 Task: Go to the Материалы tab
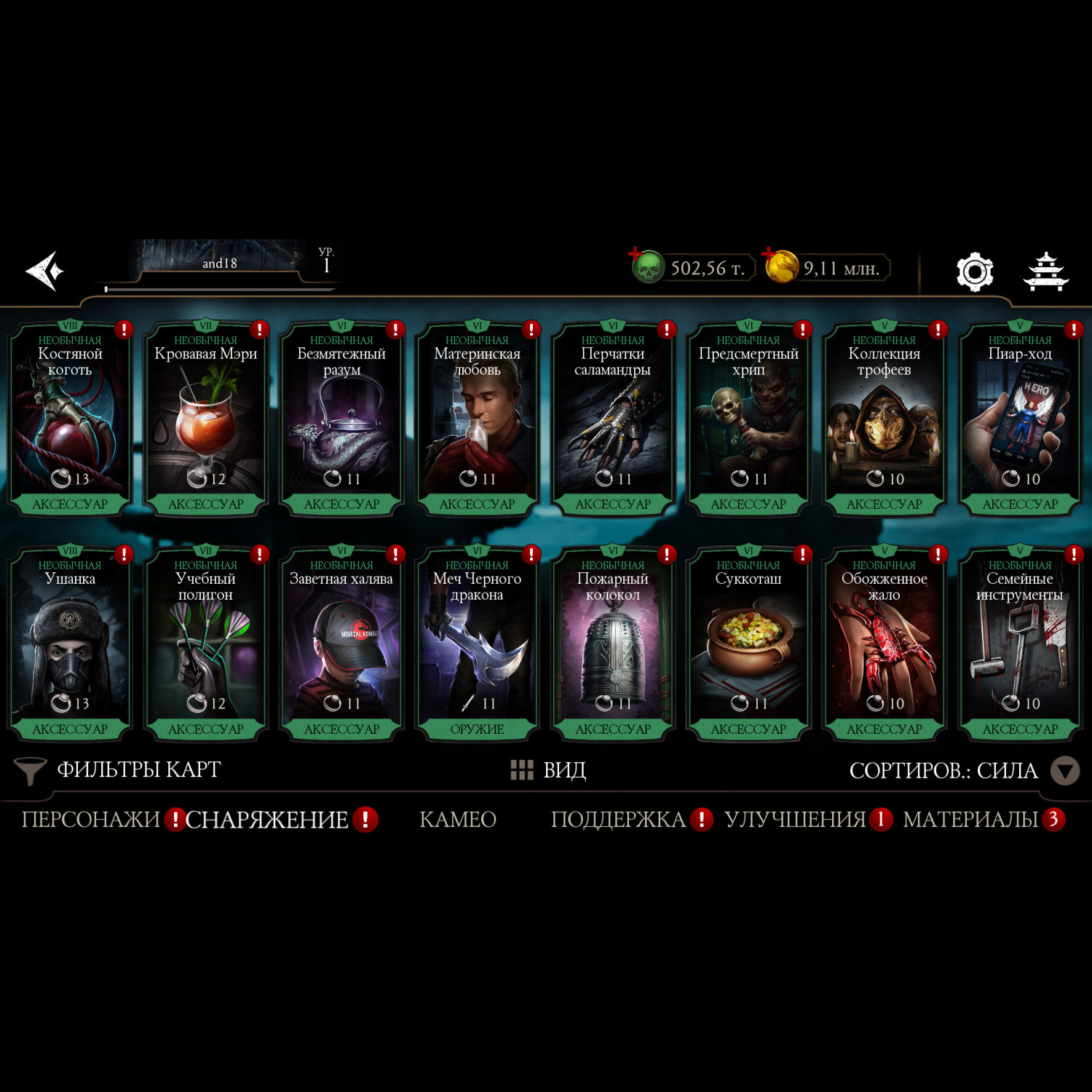(x=970, y=820)
